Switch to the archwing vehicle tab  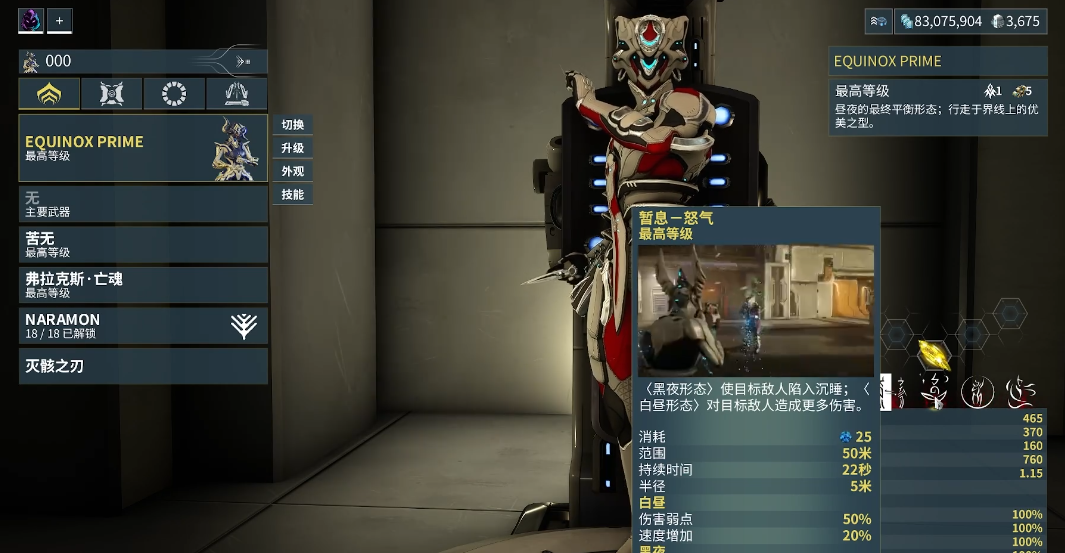[237, 94]
